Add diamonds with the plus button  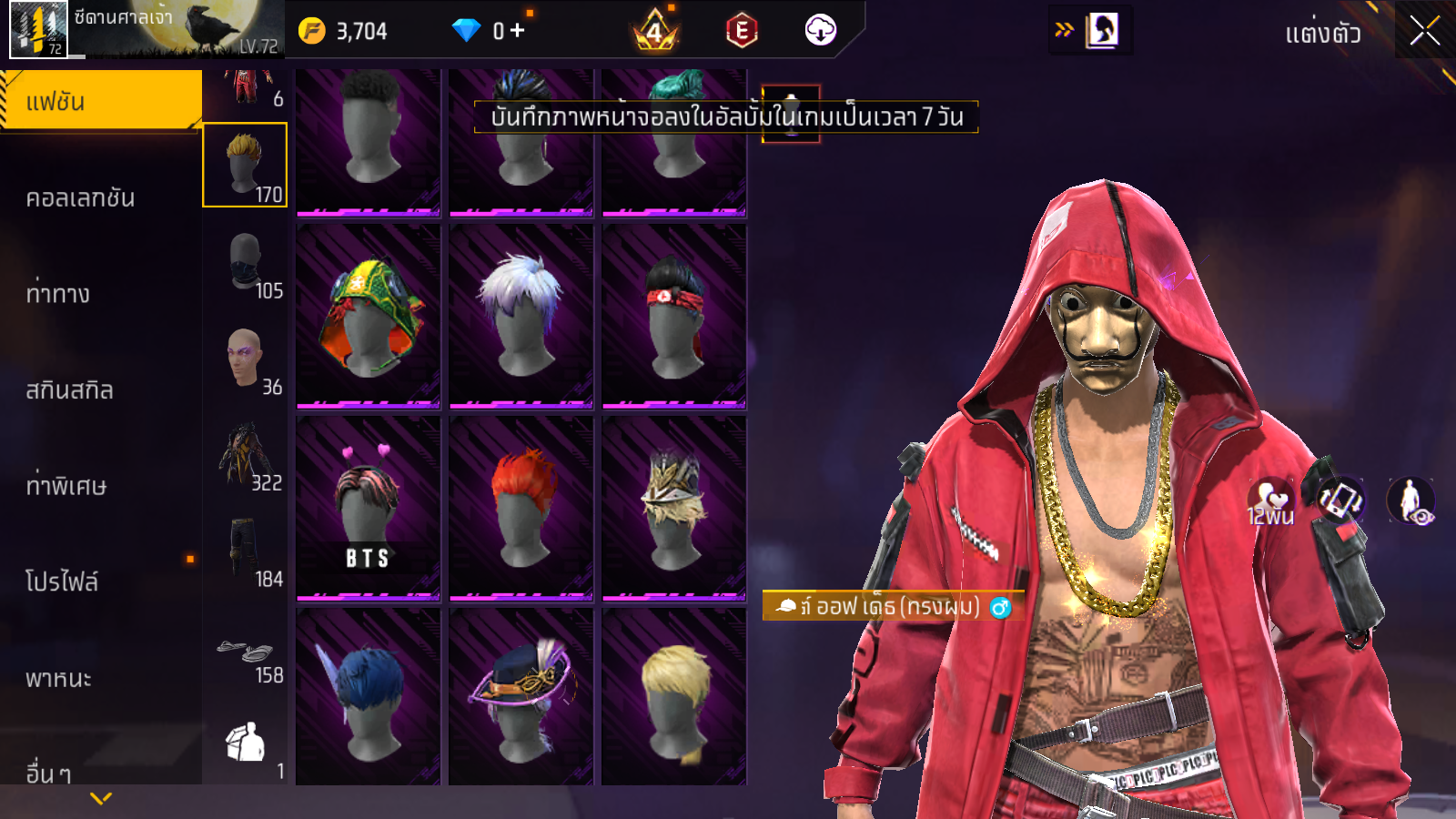pyautogui.click(x=517, y=31)
